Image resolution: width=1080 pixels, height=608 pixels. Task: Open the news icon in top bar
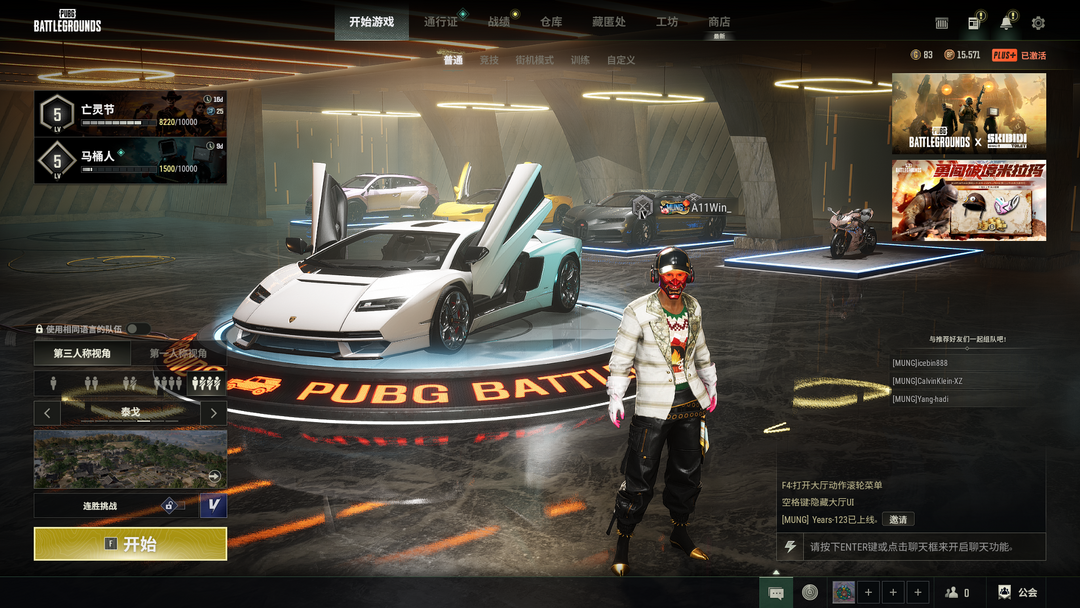point(974,23)
